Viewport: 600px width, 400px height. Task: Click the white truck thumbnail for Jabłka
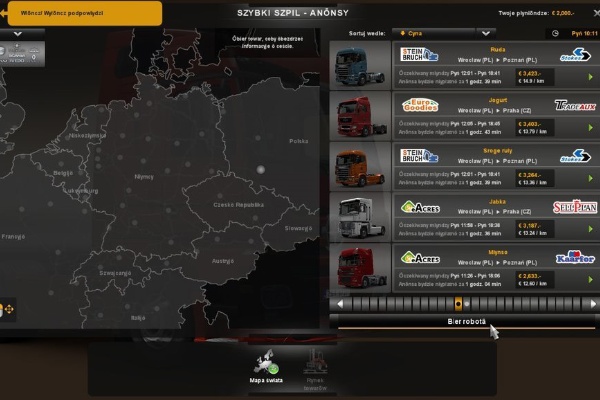358,216
